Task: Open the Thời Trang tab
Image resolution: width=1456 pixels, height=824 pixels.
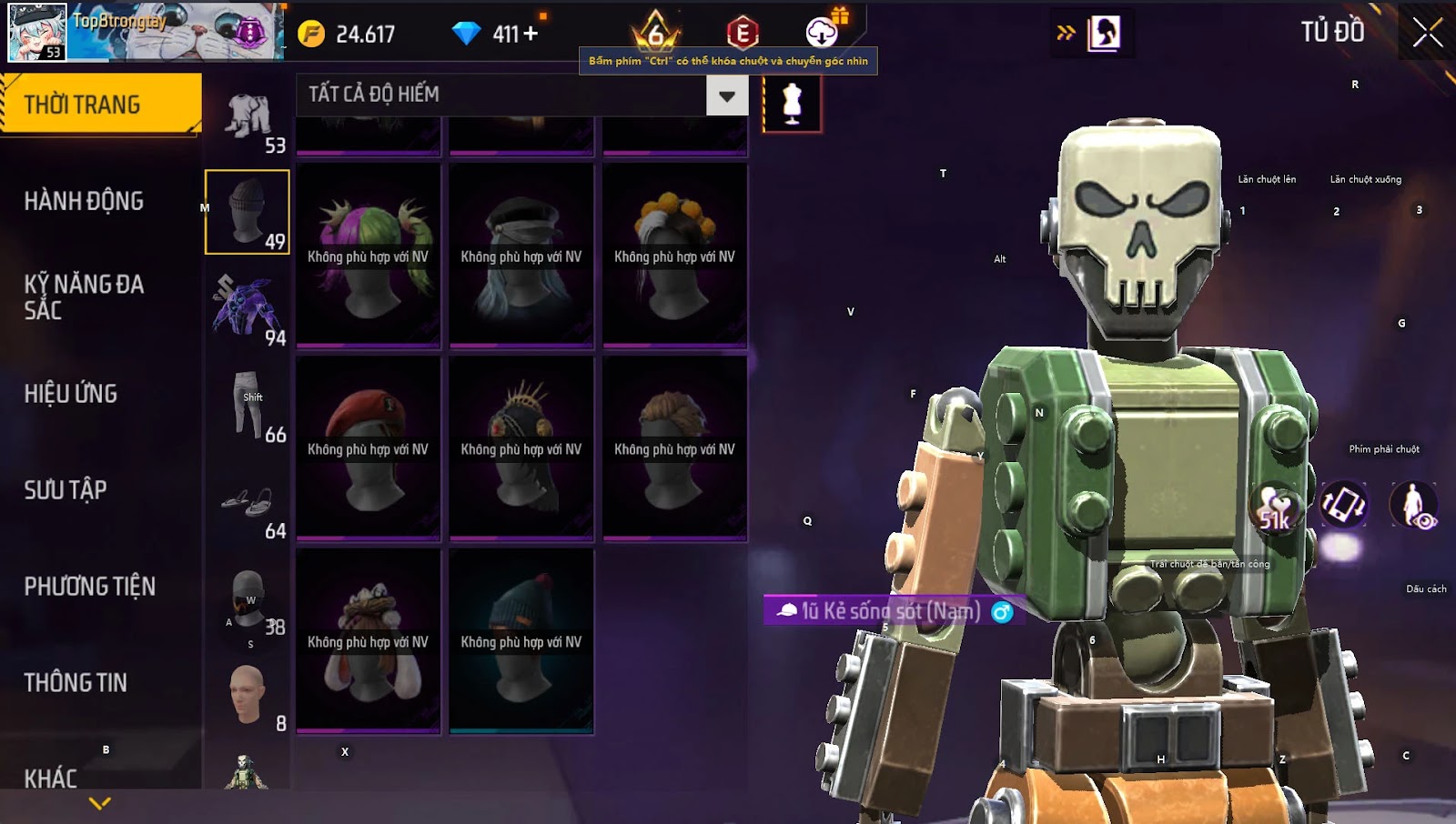Action: [100, 105]
